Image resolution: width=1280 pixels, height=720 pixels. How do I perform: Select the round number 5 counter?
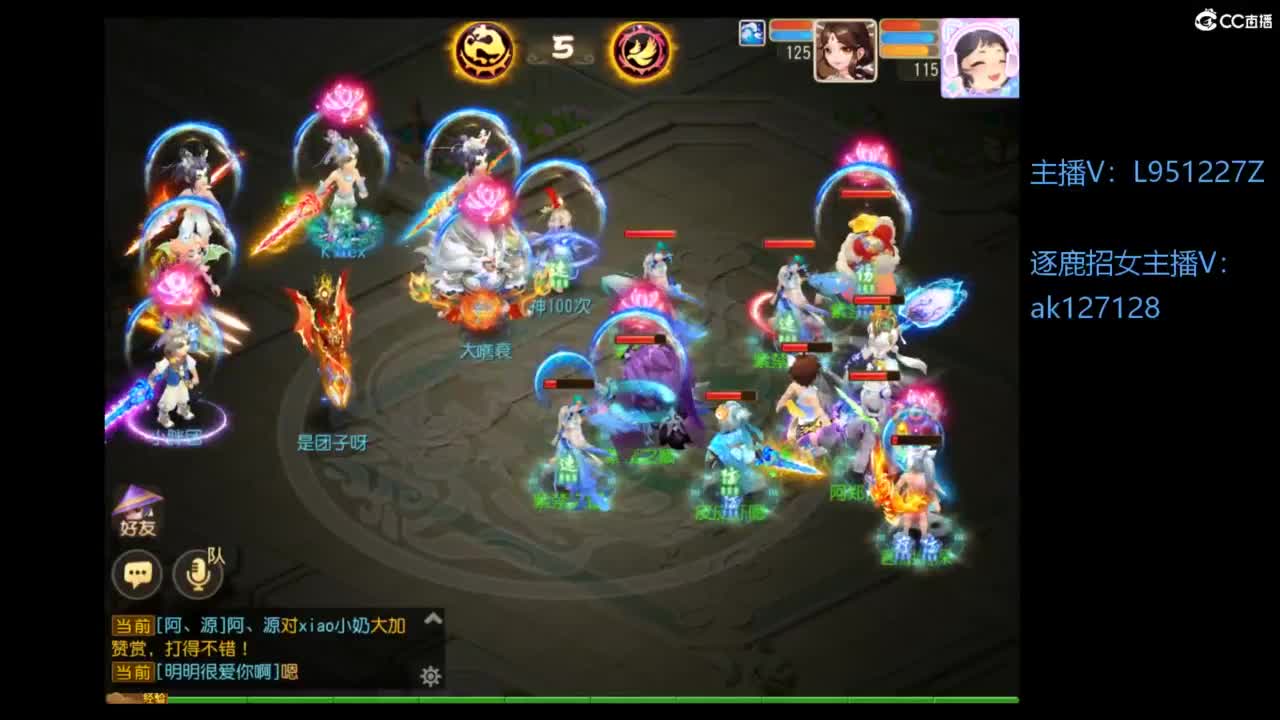561,48
